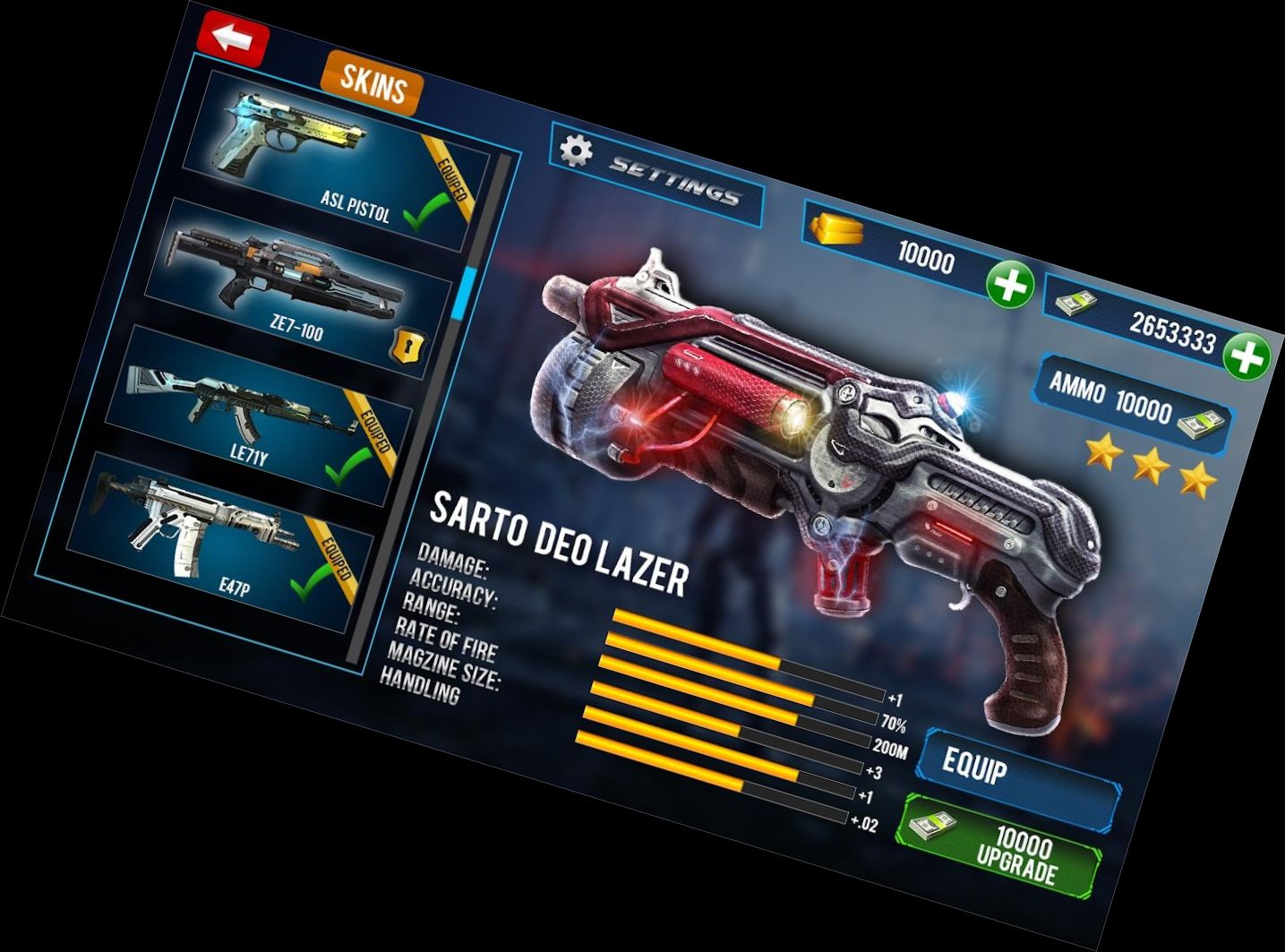Go back using the red arrow button
The image size is (1285, 952).
tap(233, 38)
